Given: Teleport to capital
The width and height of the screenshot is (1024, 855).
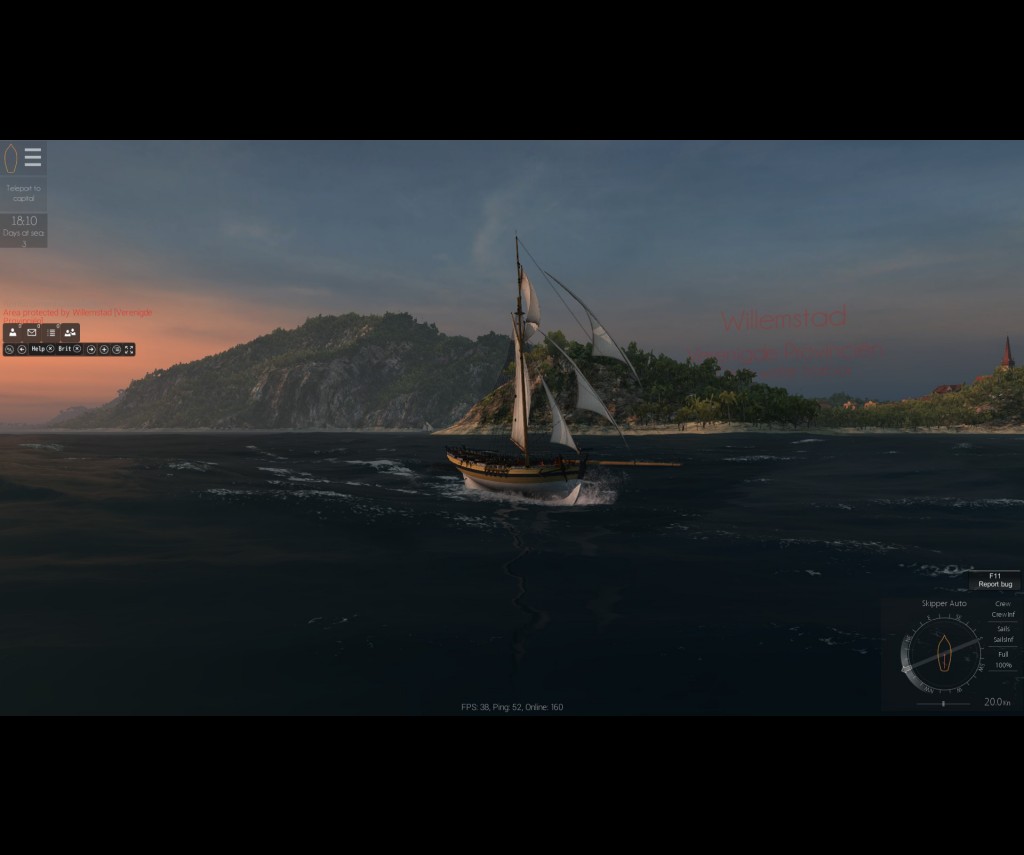Looking at the screenshot, I should [23, 193].
